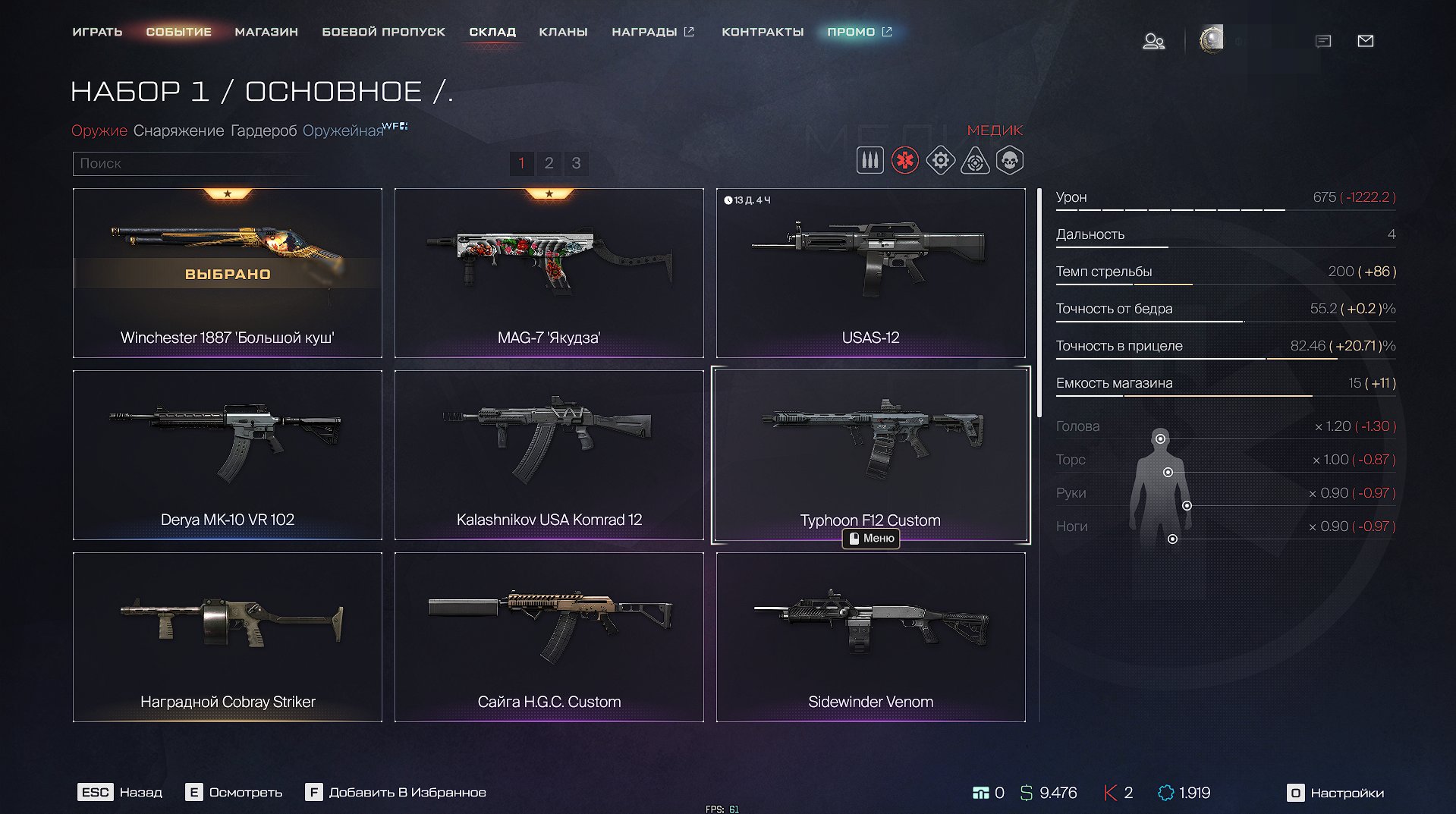This screenshot has height=814, width=1456.
Task: Open the Боевой пропуск page
Action: click(383, 32)
